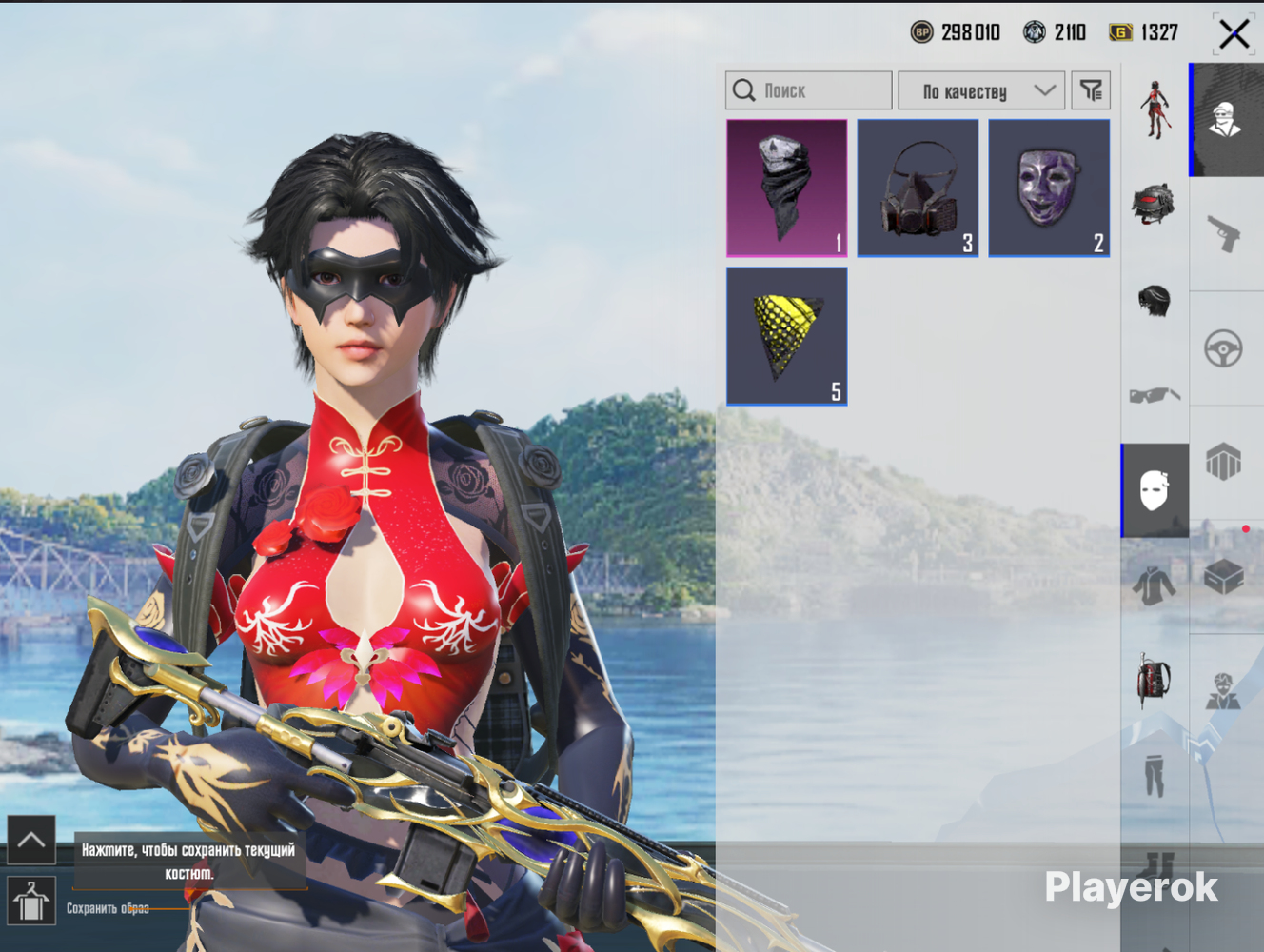The height and width of the screenshot is (952, 1264).
Task: Open the helmet category
Action: (x=1155, y=203)
